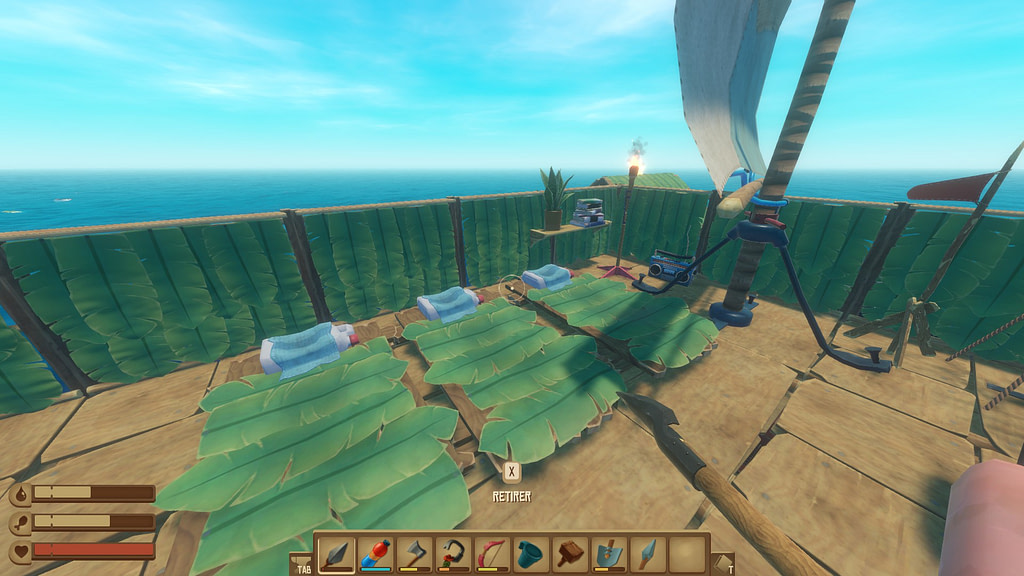The image size is (1024, 576).
Task: Choose the wooden building hammer
Action: tap(570, 553)
